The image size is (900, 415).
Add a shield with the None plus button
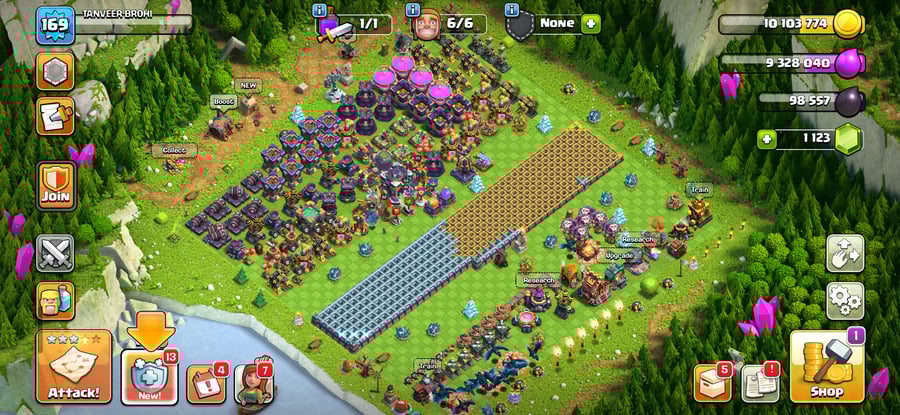590,23
